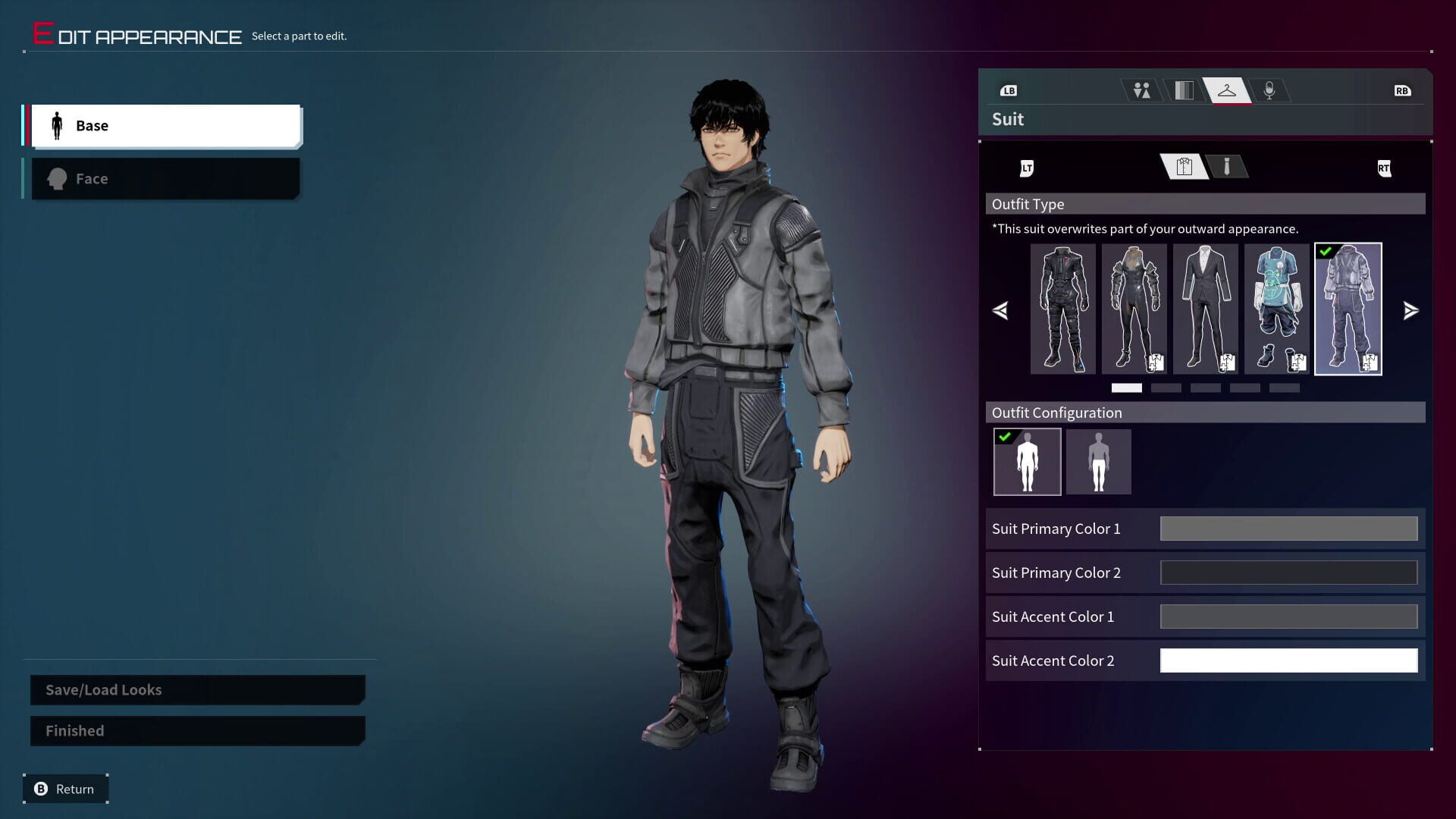Open the tie icon sub-tab
The height and width of the screenshot is (819, 1456).
(x=1228, y=167)
